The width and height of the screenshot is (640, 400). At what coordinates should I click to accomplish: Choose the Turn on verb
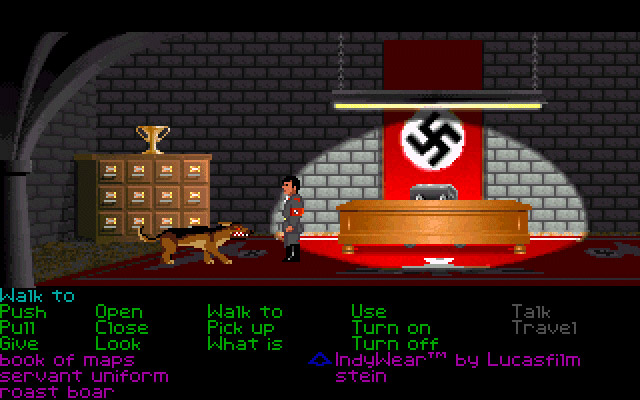coord(391,328)
